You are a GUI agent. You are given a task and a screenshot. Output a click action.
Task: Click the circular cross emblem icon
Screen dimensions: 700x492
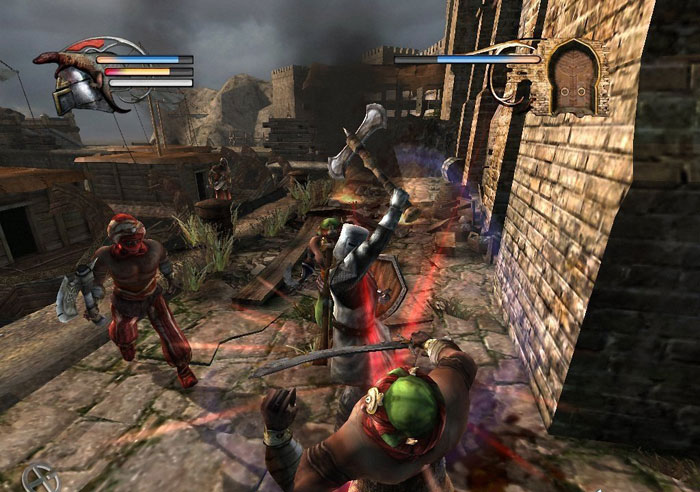(x=38, y=477)
